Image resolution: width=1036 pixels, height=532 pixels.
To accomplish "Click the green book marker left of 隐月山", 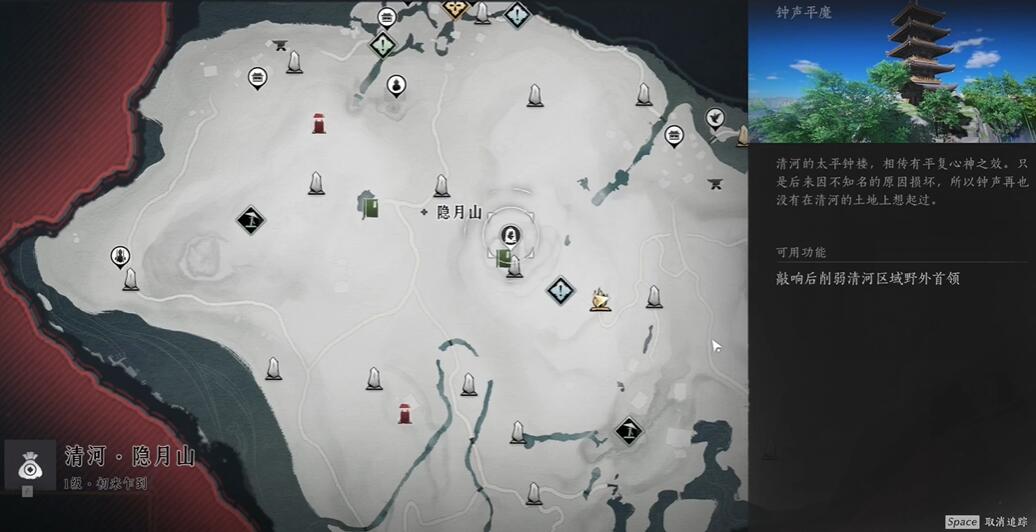I will (x=370, y=207).
